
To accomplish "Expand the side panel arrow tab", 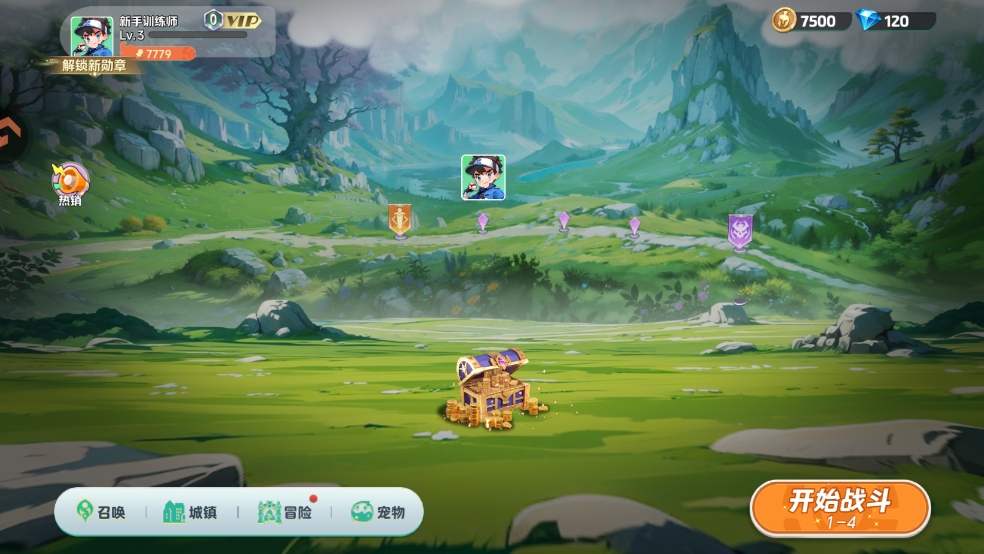I will (10, 135).
